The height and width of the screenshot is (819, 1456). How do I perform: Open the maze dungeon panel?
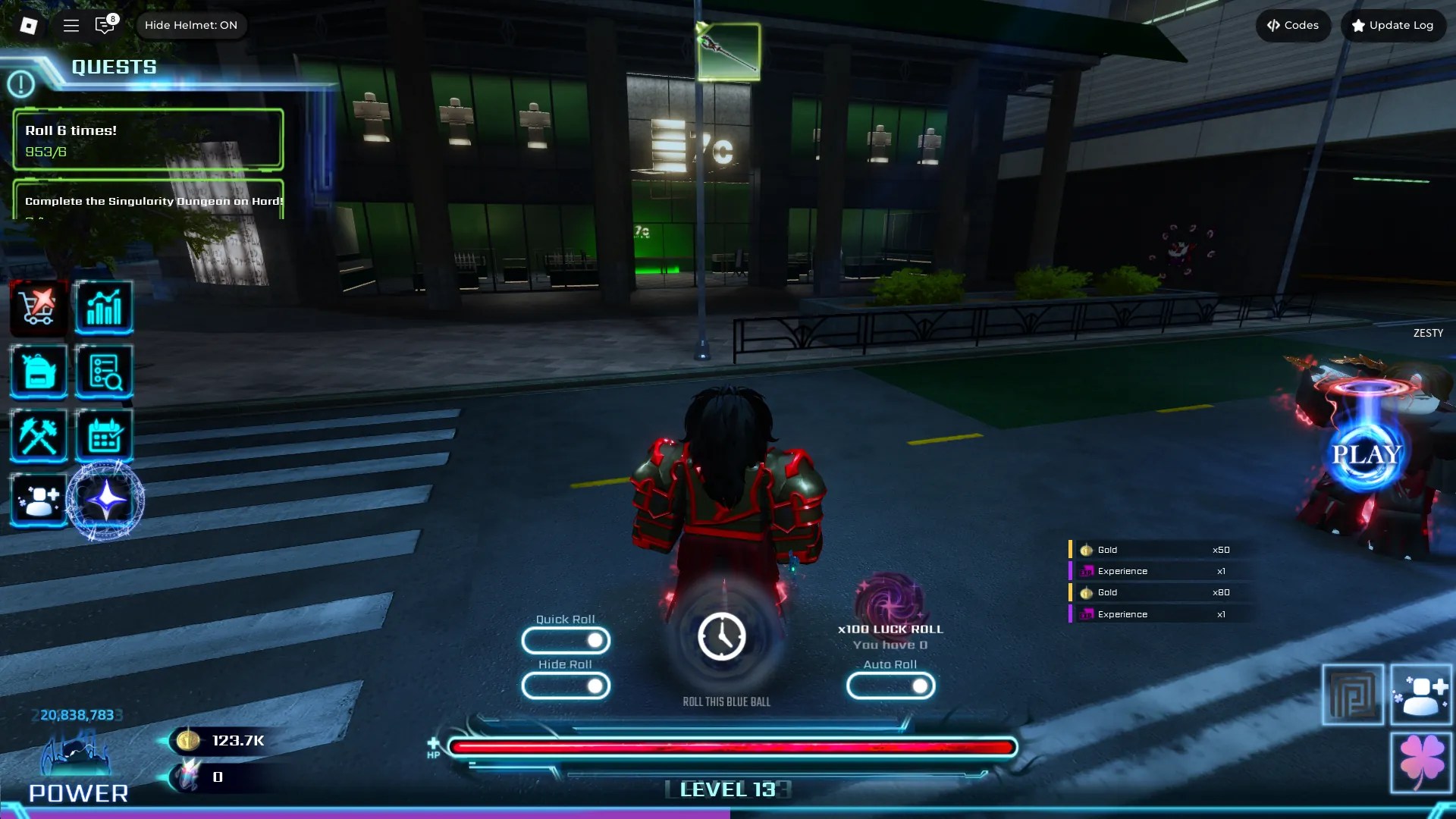1354,694
